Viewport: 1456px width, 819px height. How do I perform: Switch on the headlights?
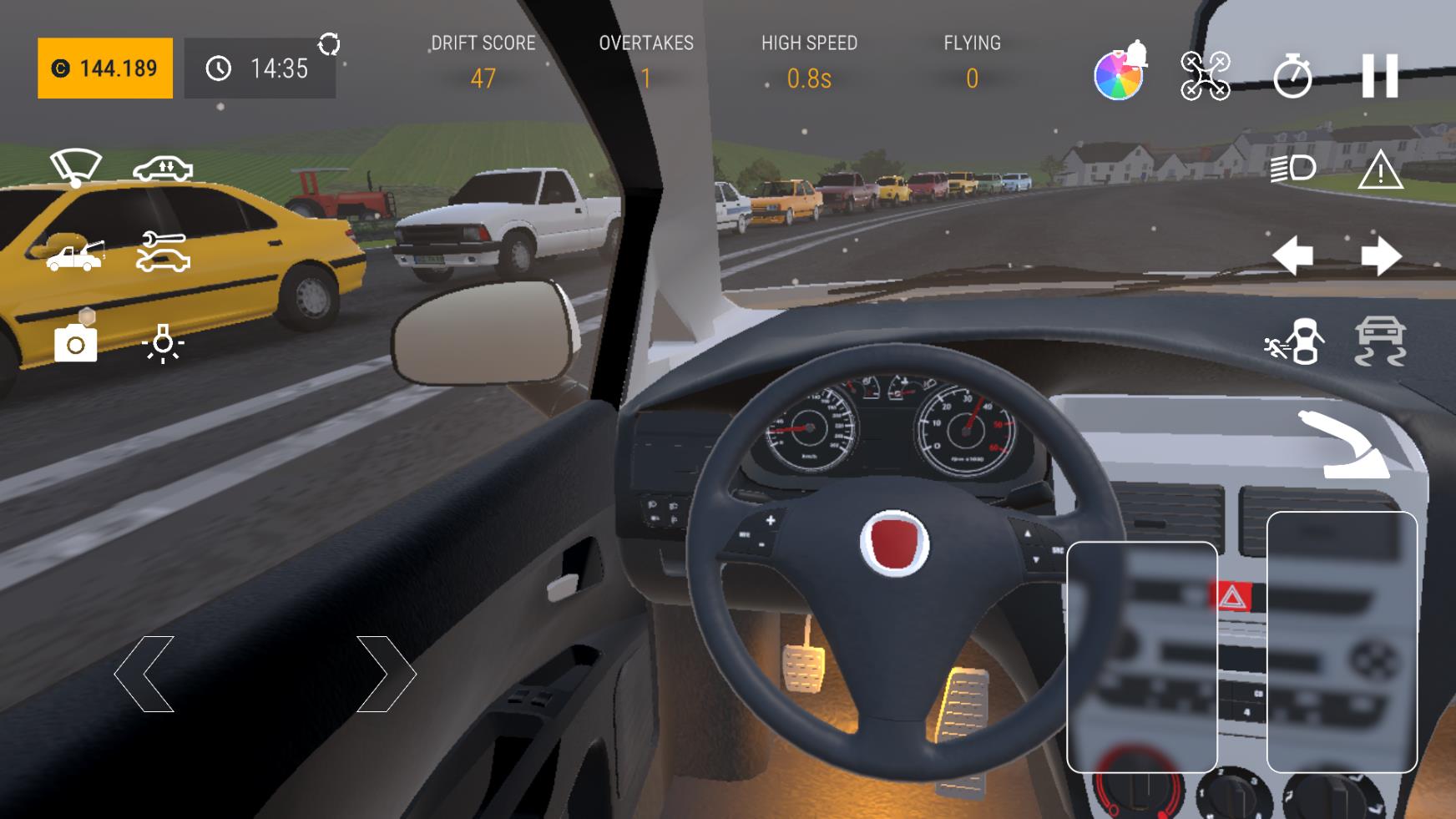pyautogui.click(x=1292, y=169)
